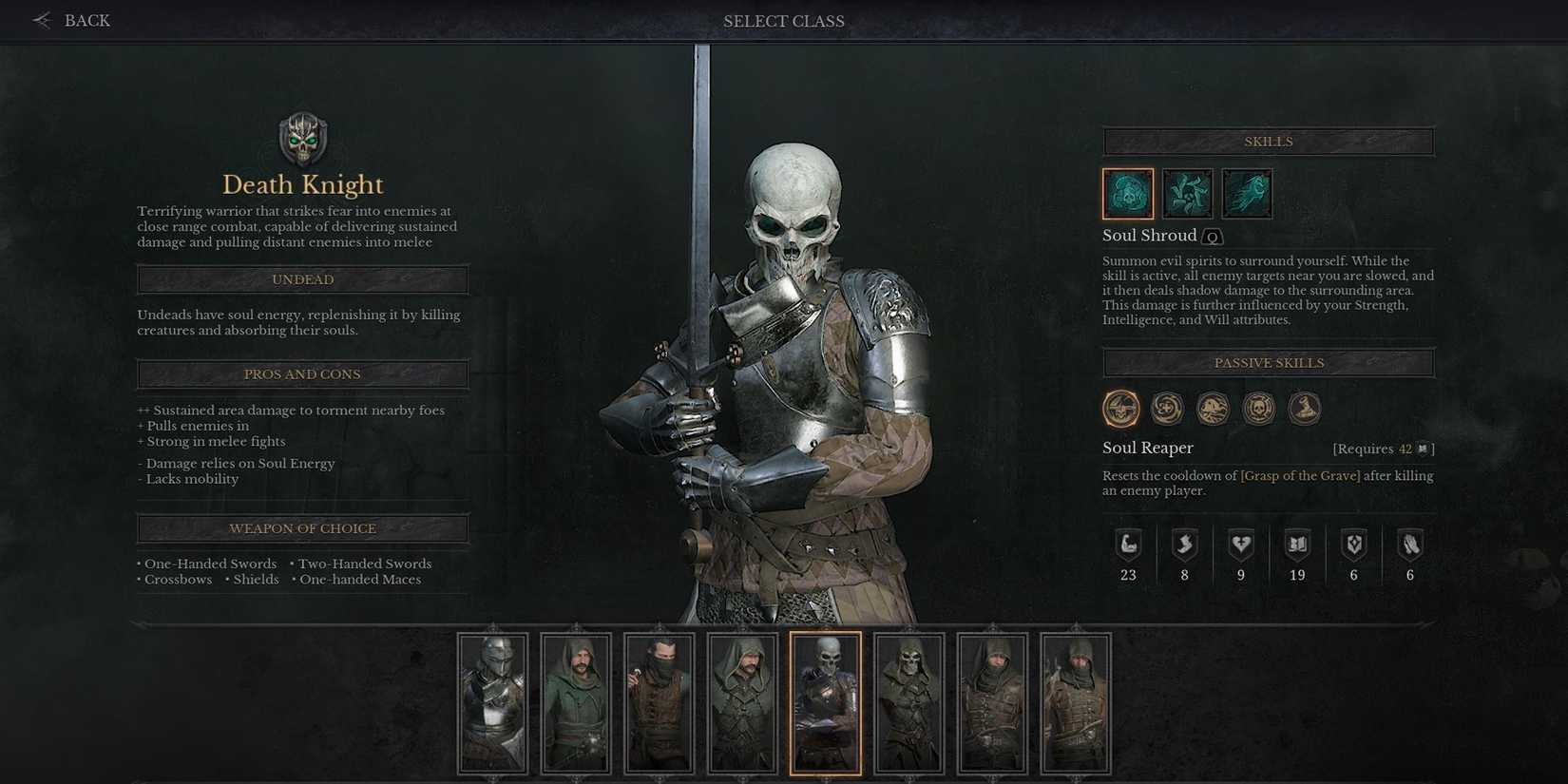Click the book attribute icon showing 19
Image resolution: width=1568 pixels, height=784 pixels.
[1297, 545]
